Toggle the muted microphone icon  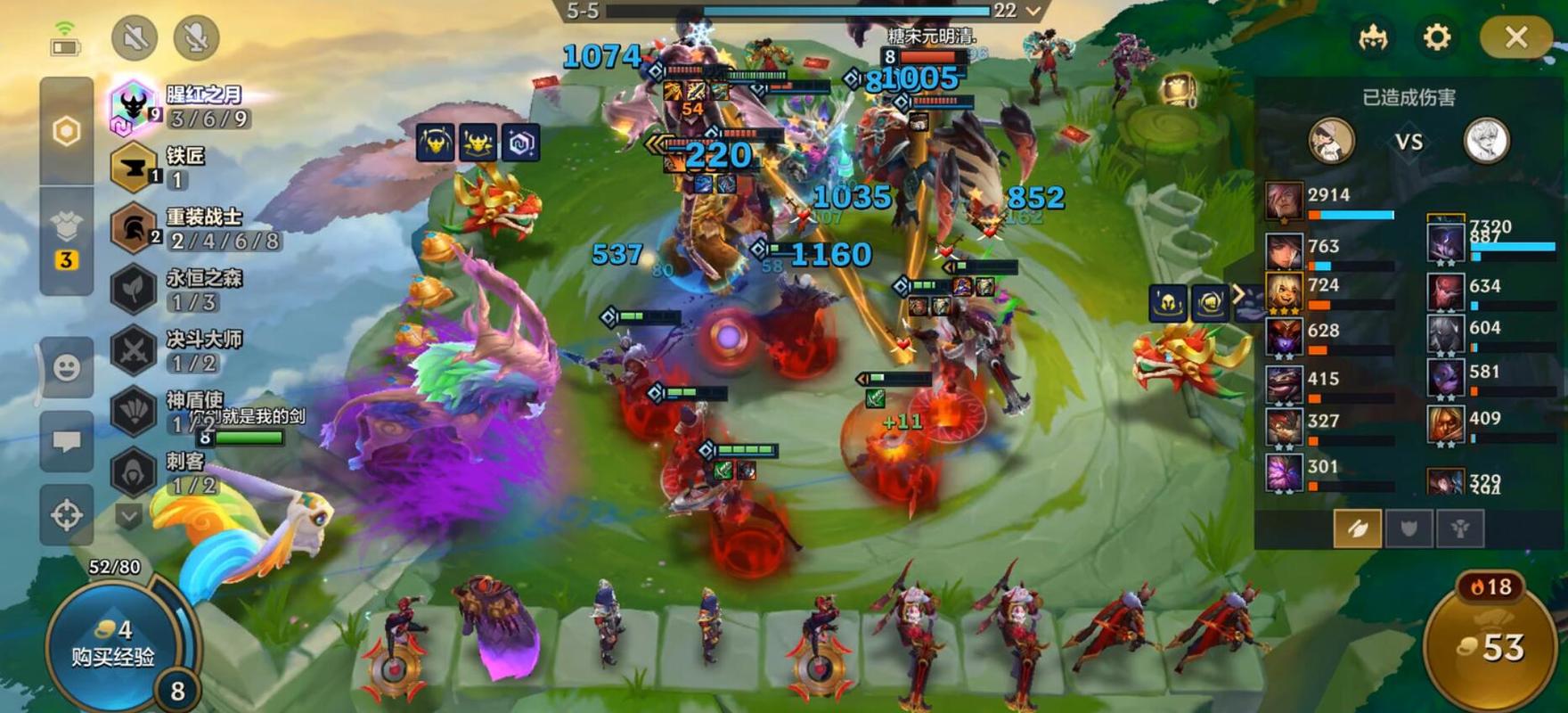195,37
